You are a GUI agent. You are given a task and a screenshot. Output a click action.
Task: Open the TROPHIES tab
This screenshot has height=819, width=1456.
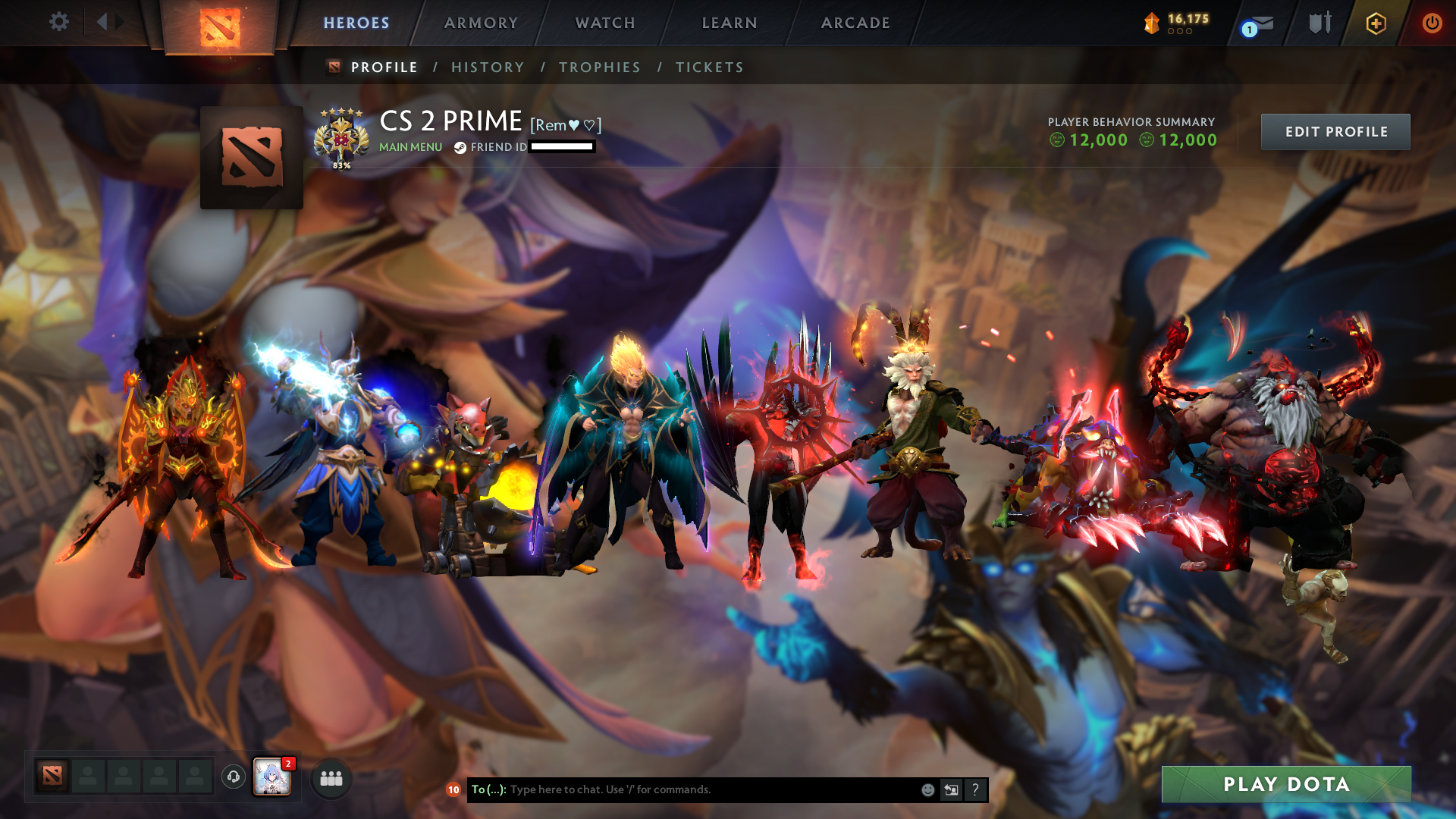point(600,67)
